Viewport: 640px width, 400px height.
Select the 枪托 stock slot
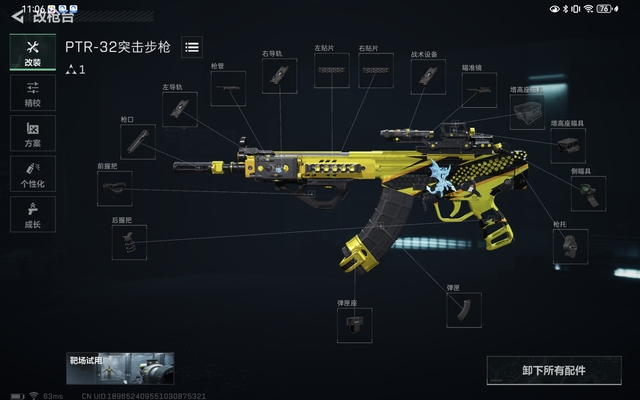570,246
